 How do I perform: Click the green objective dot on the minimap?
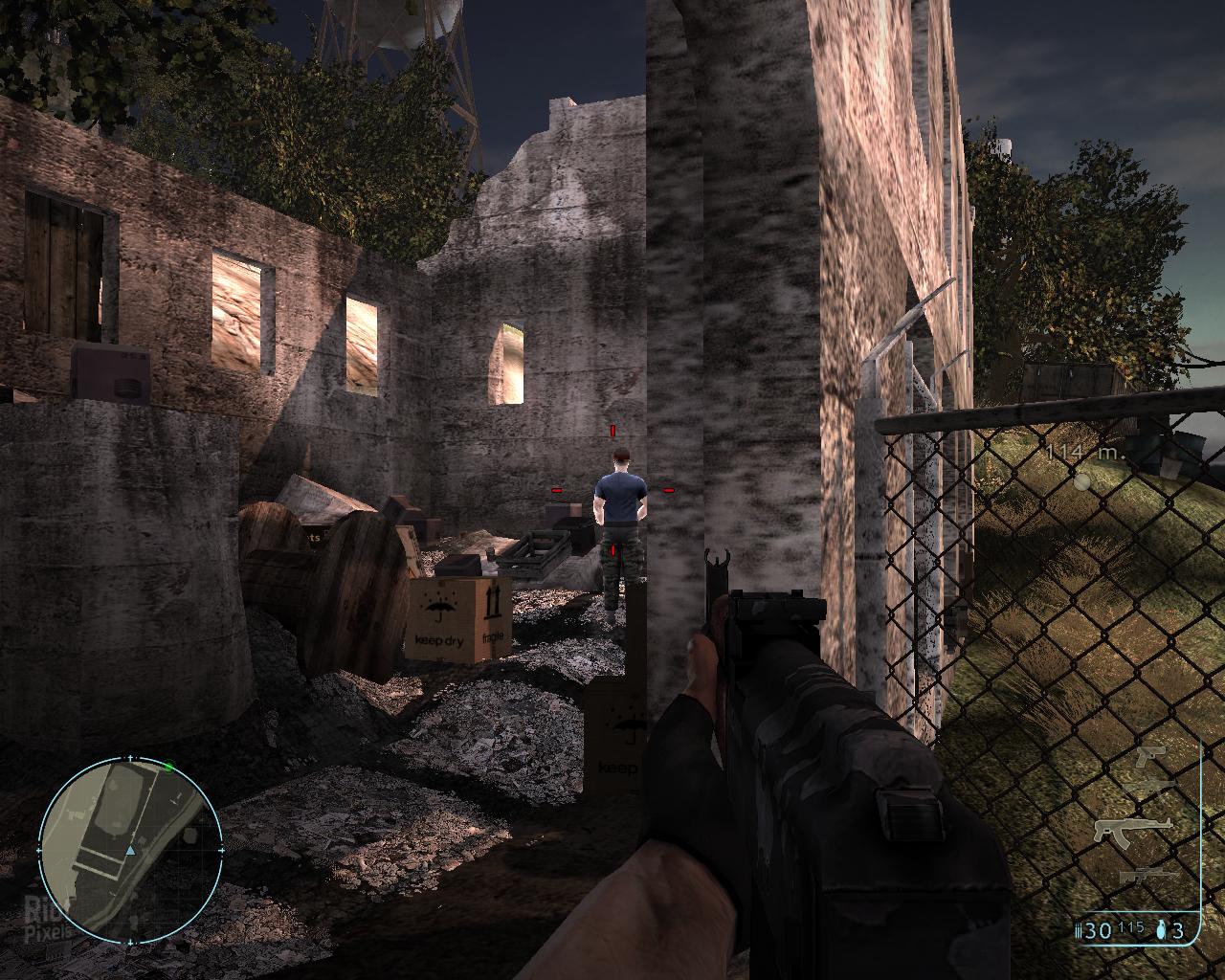pyautogui.click(x=168, y=767)
